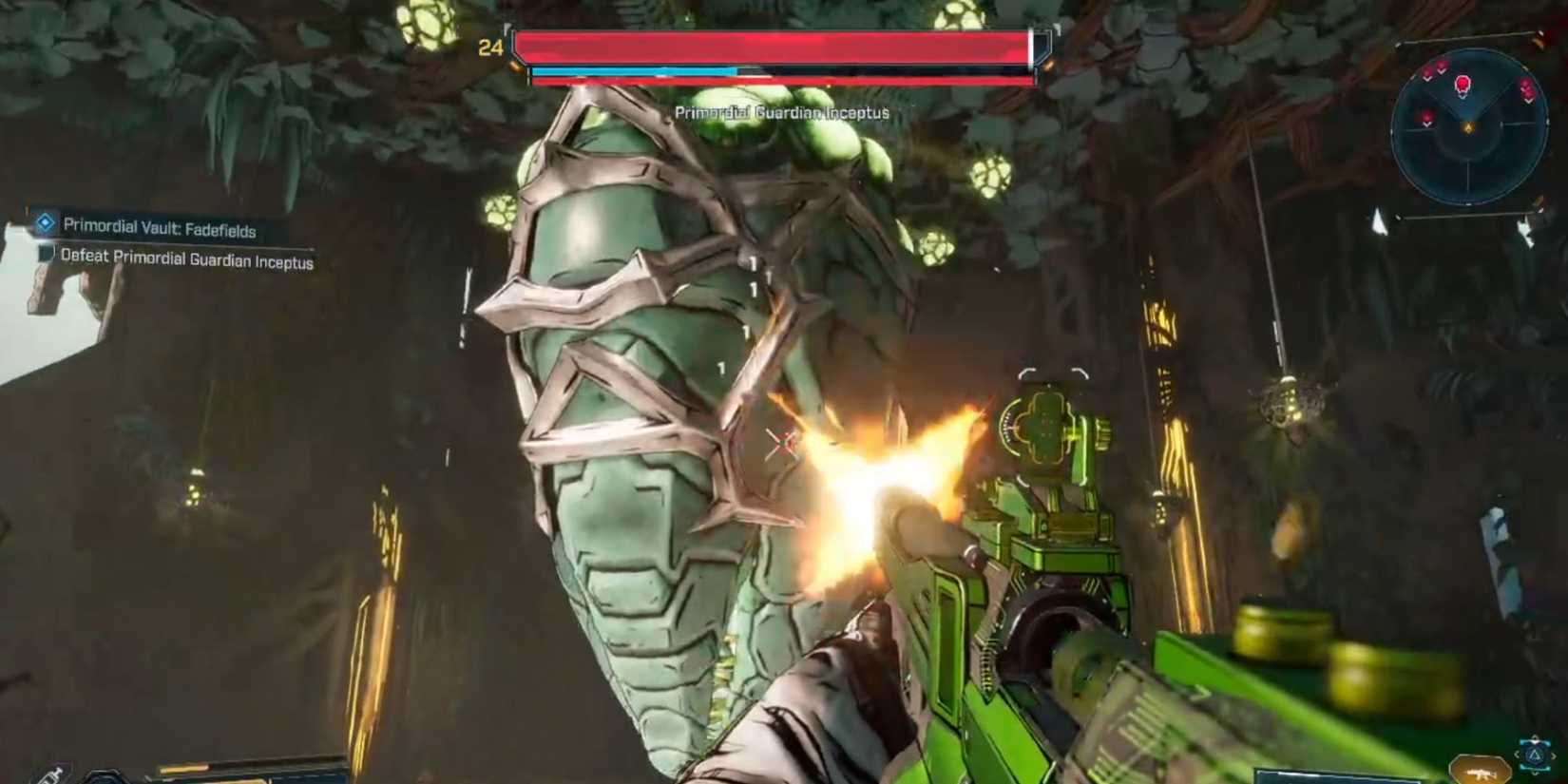
Task: Select the assault rifle weapon icon
Action: [x=1479, y=774]
